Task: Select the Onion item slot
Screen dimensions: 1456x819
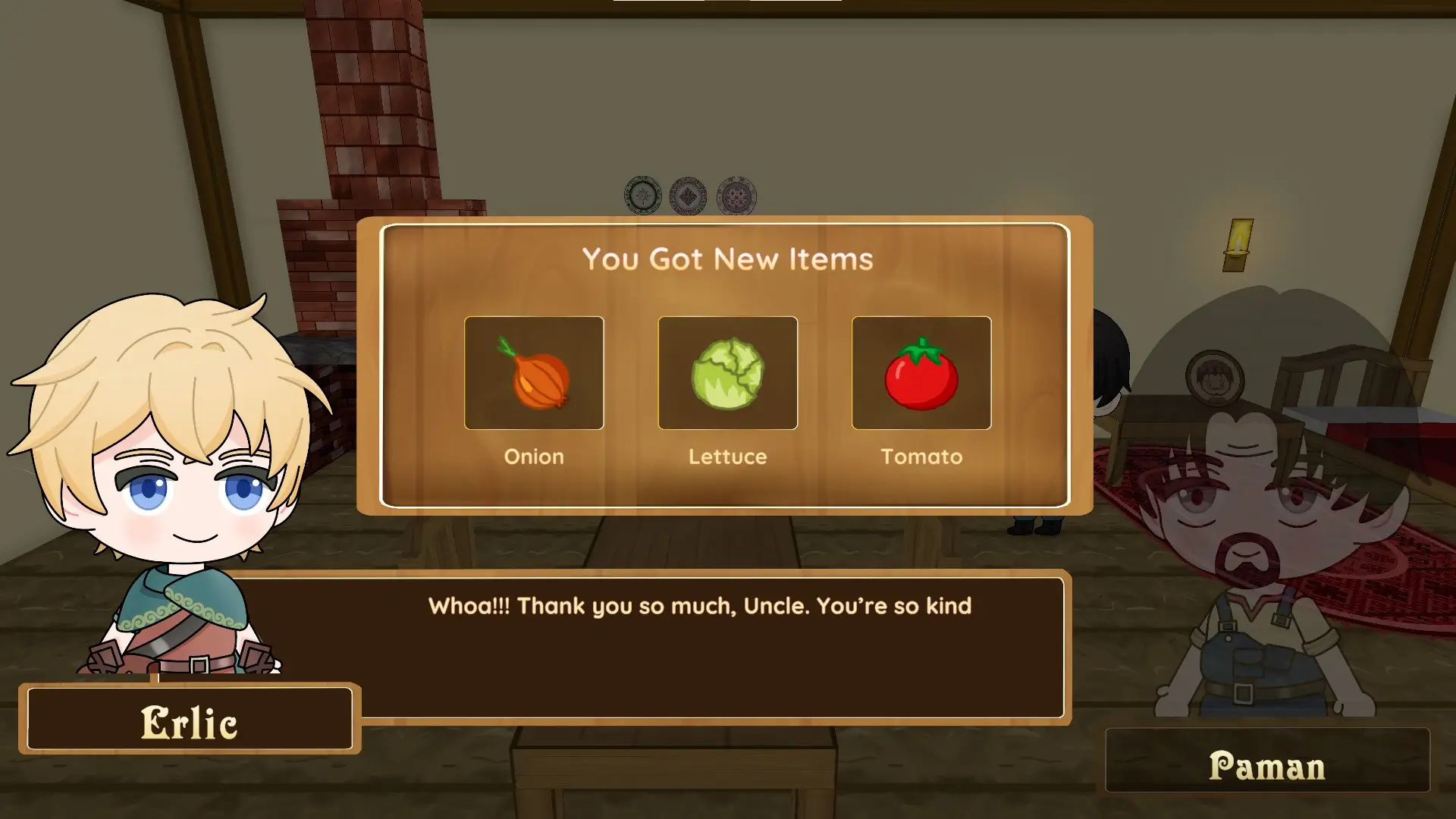Action: tap(534, 373)
